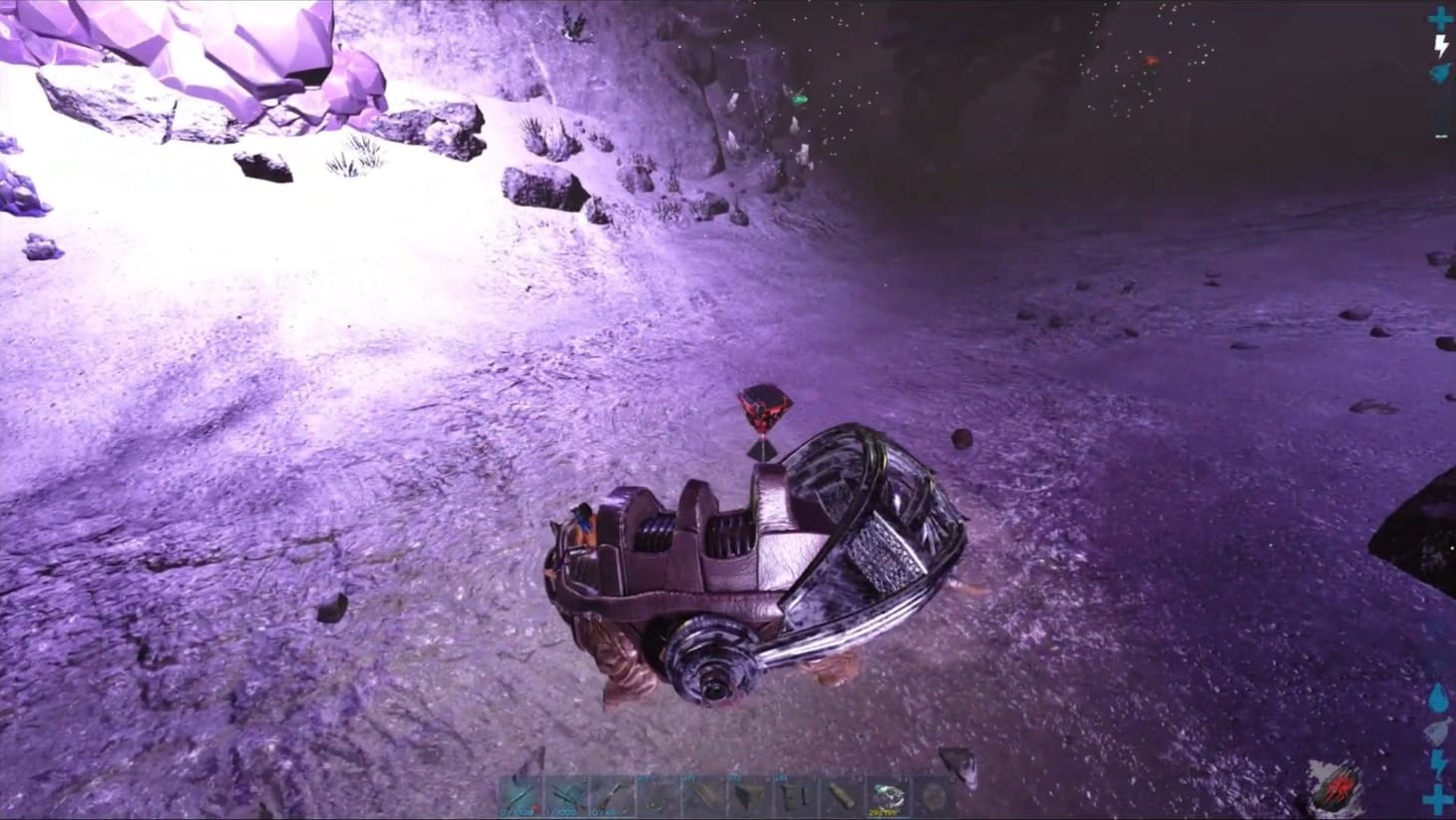The image size is (1456, 820).
Task: Click the blue plus icon at bottom right corner
Action: (1436, 796)
